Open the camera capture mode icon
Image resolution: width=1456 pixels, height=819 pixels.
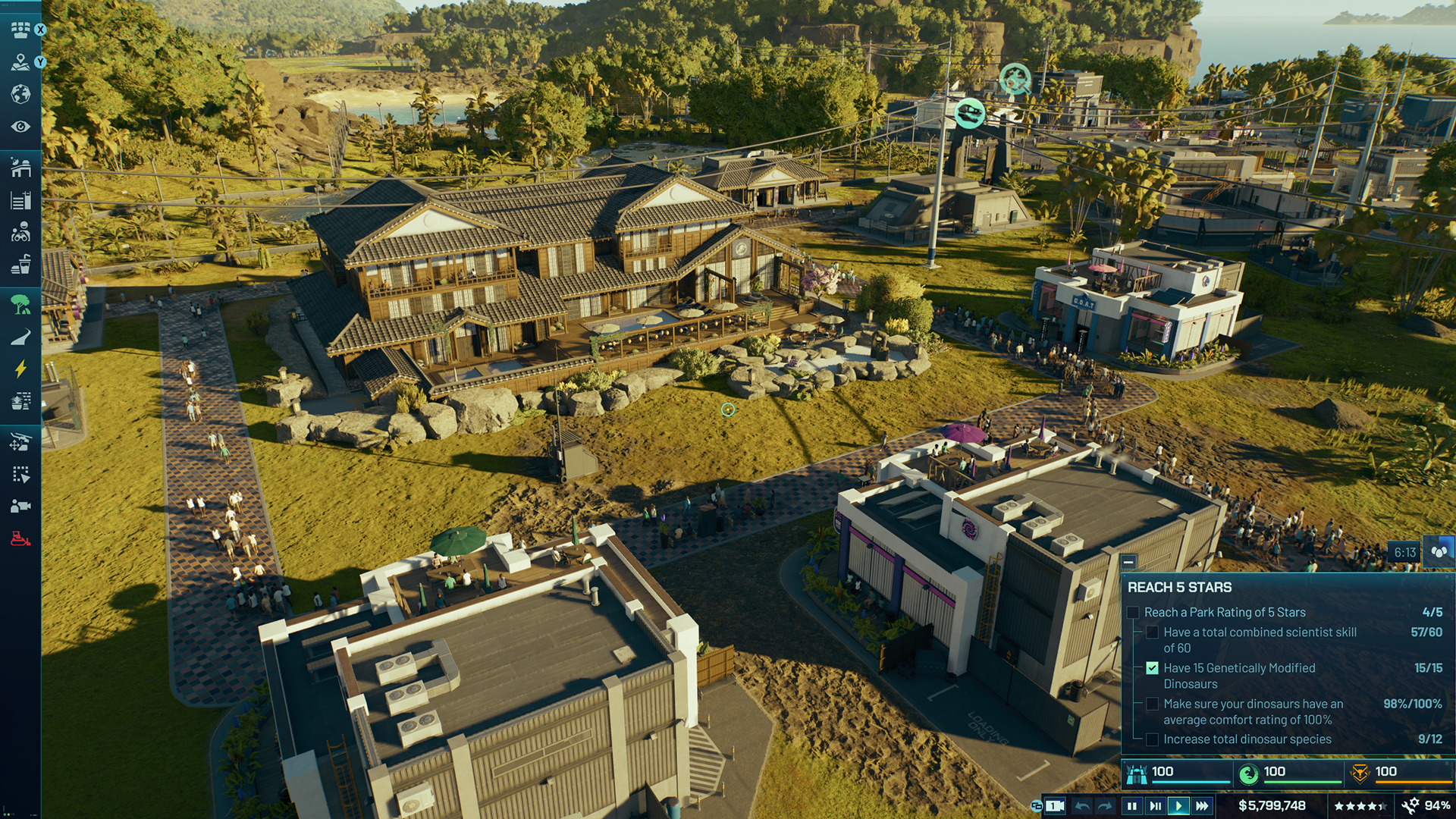click(20, 507)
